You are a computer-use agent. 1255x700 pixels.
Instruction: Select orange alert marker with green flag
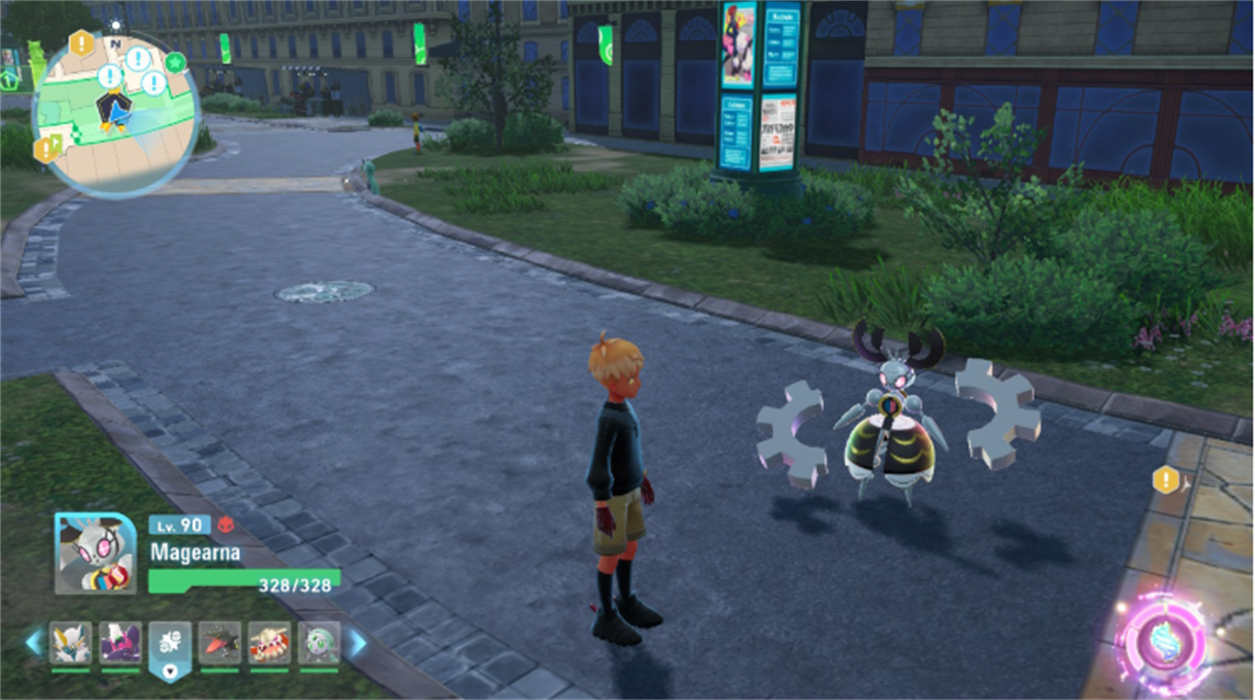47,149
